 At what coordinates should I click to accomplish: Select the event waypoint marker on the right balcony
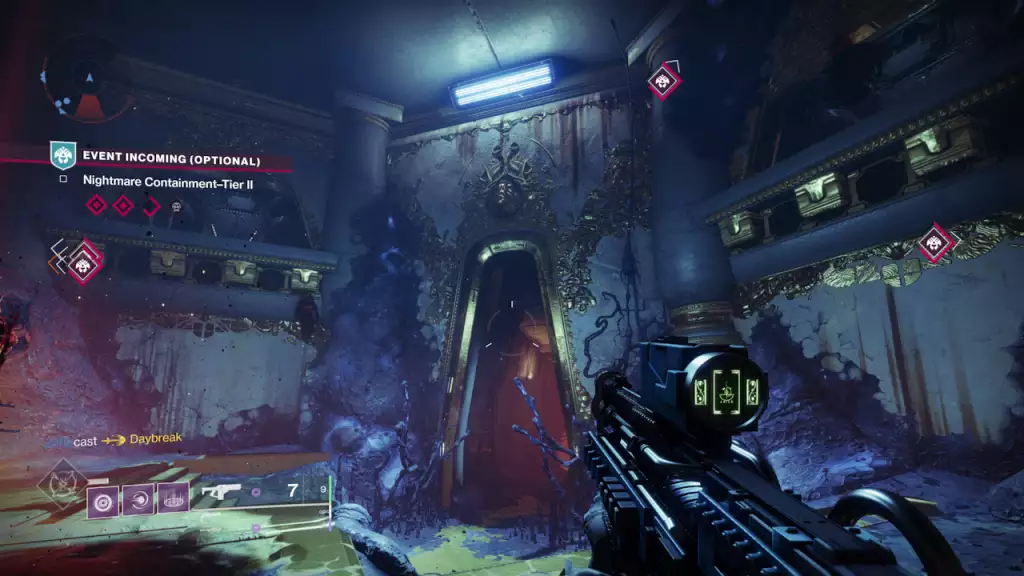[x=937, y=242]
